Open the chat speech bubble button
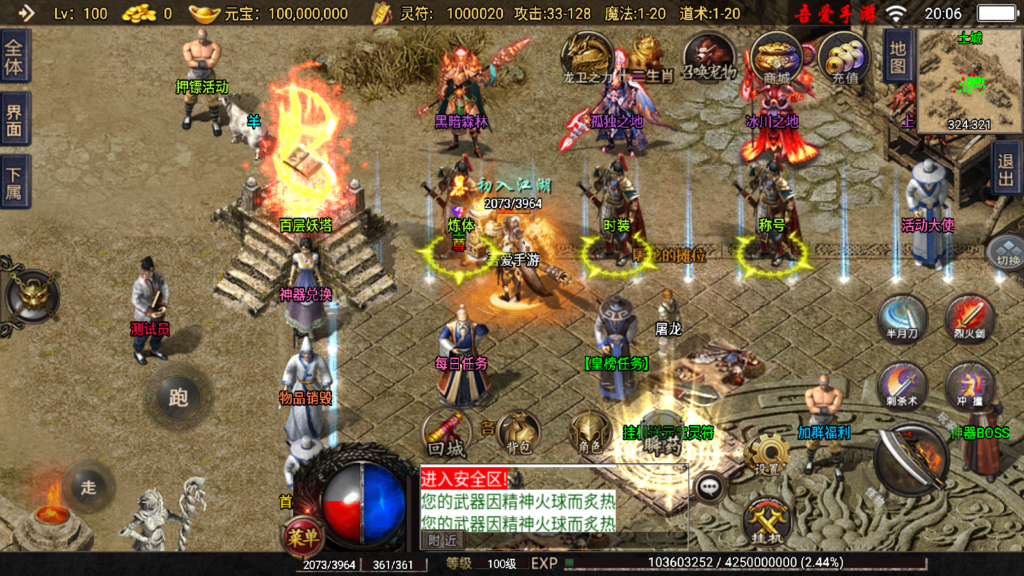Image resolution: width=1024 pixels, height=576 pixels. click(711, 488)
